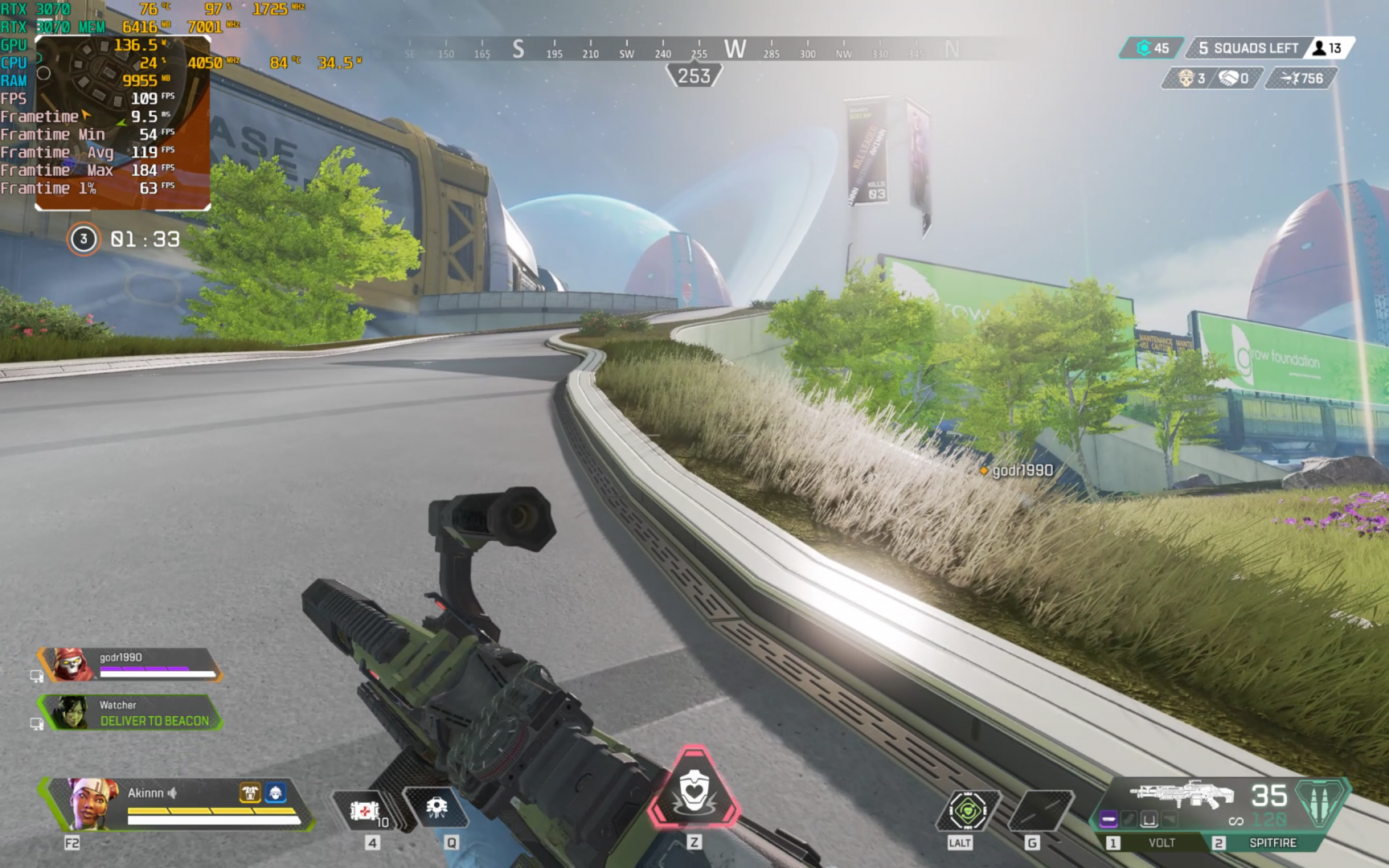The width and height of the screenshot is (1389, 868).
Task: Click the 5 Squads Left indicator
Action: tap(1248, 48)
